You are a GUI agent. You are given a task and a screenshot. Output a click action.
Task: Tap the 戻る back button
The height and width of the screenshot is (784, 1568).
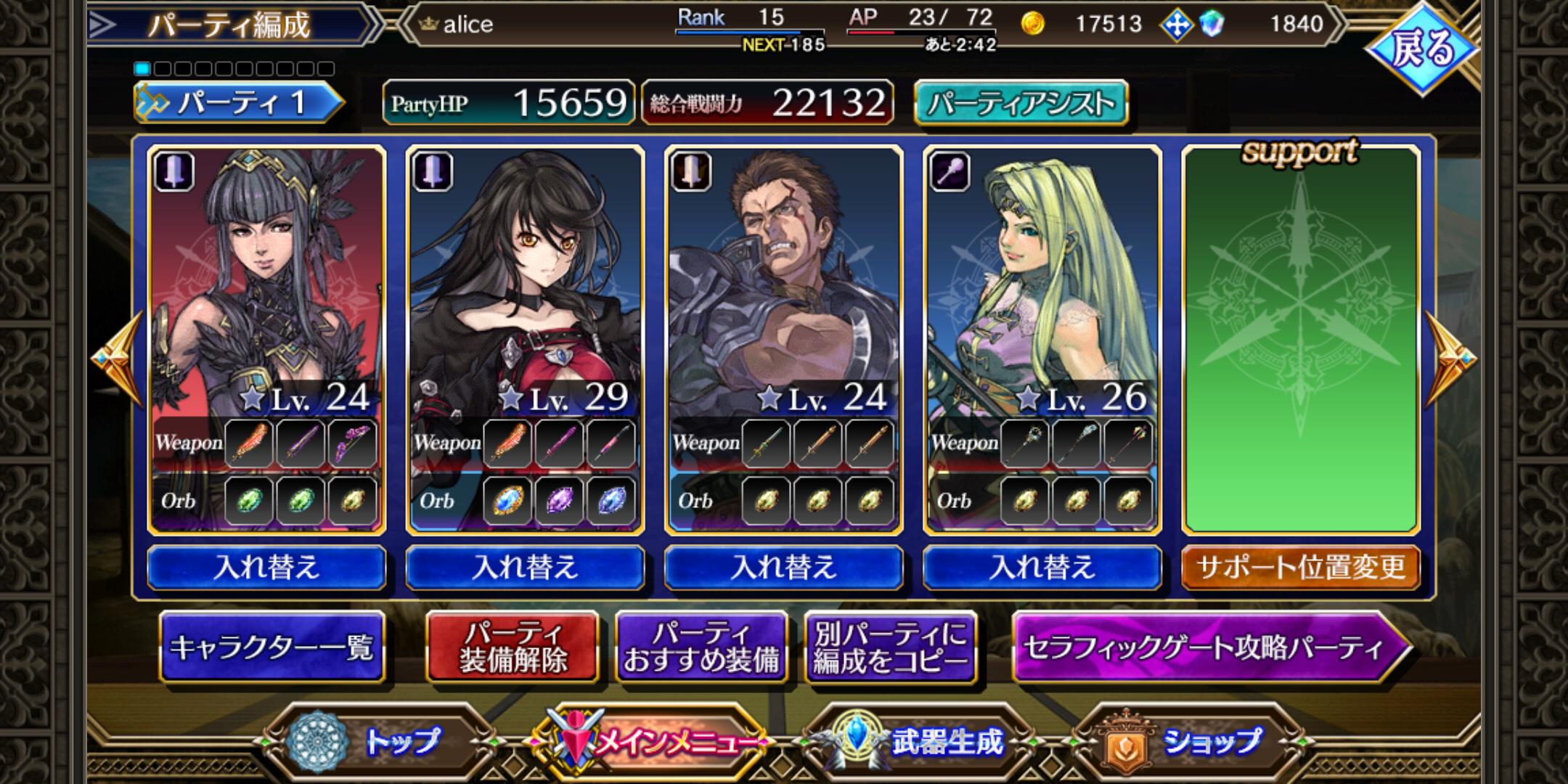(1421, 49)
